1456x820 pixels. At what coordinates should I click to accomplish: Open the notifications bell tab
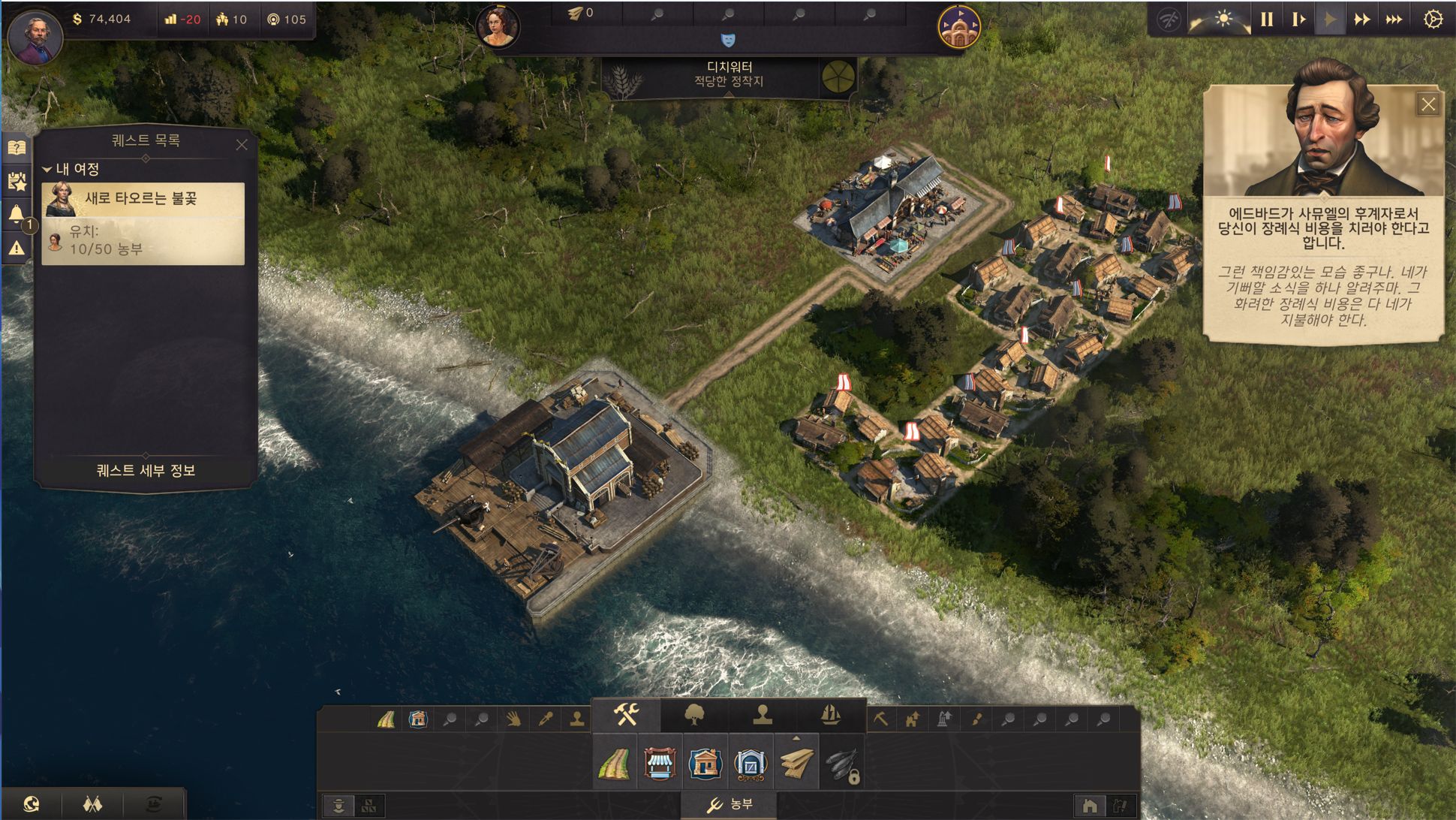(17, 214)
